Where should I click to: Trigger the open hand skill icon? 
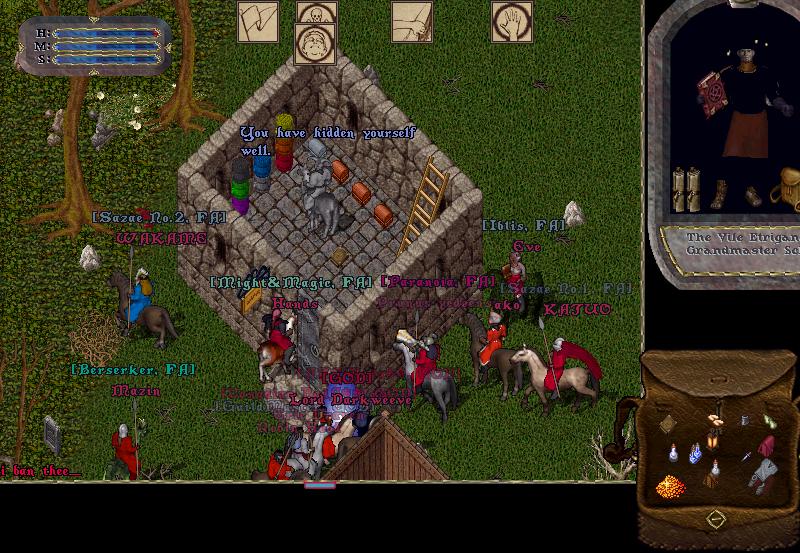pos(511,22)
